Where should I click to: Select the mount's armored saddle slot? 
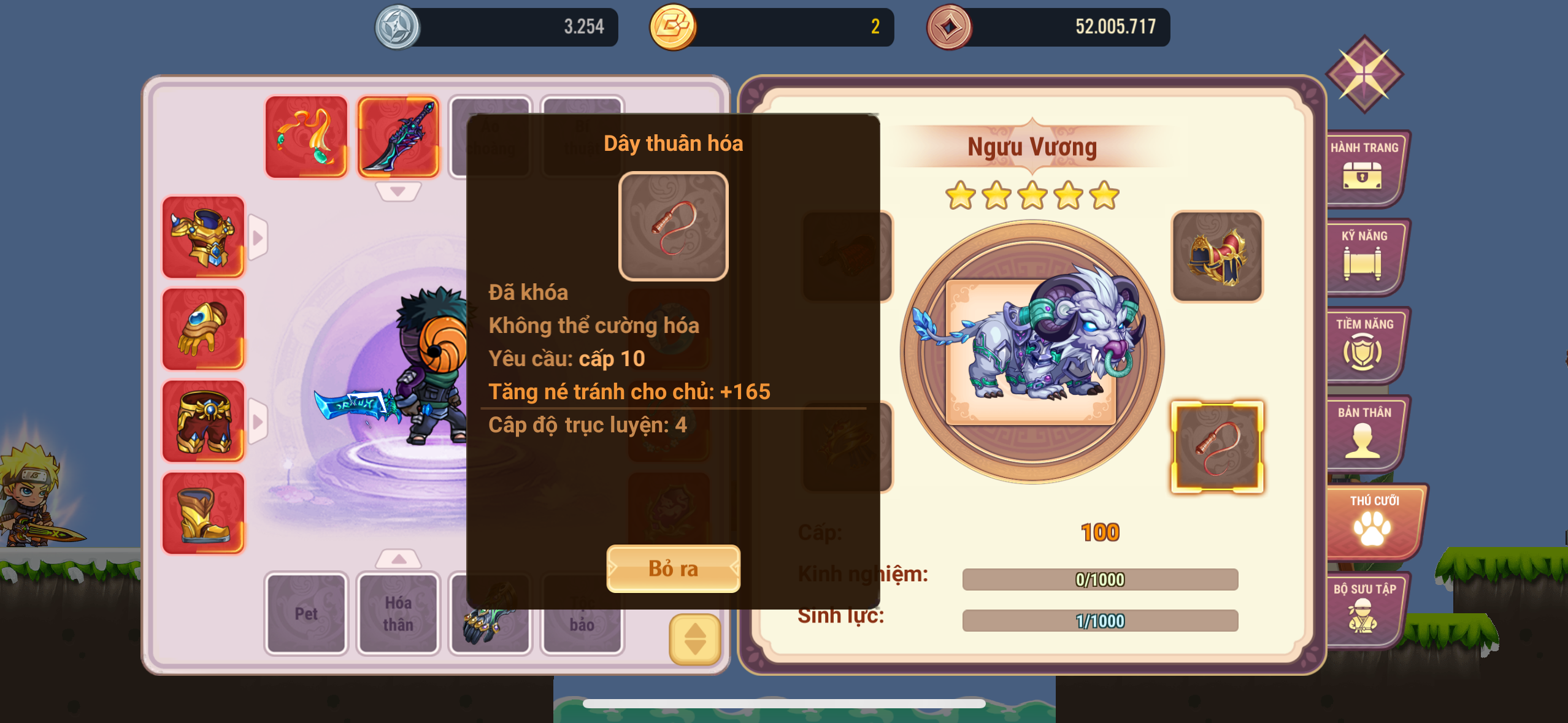1217,256
